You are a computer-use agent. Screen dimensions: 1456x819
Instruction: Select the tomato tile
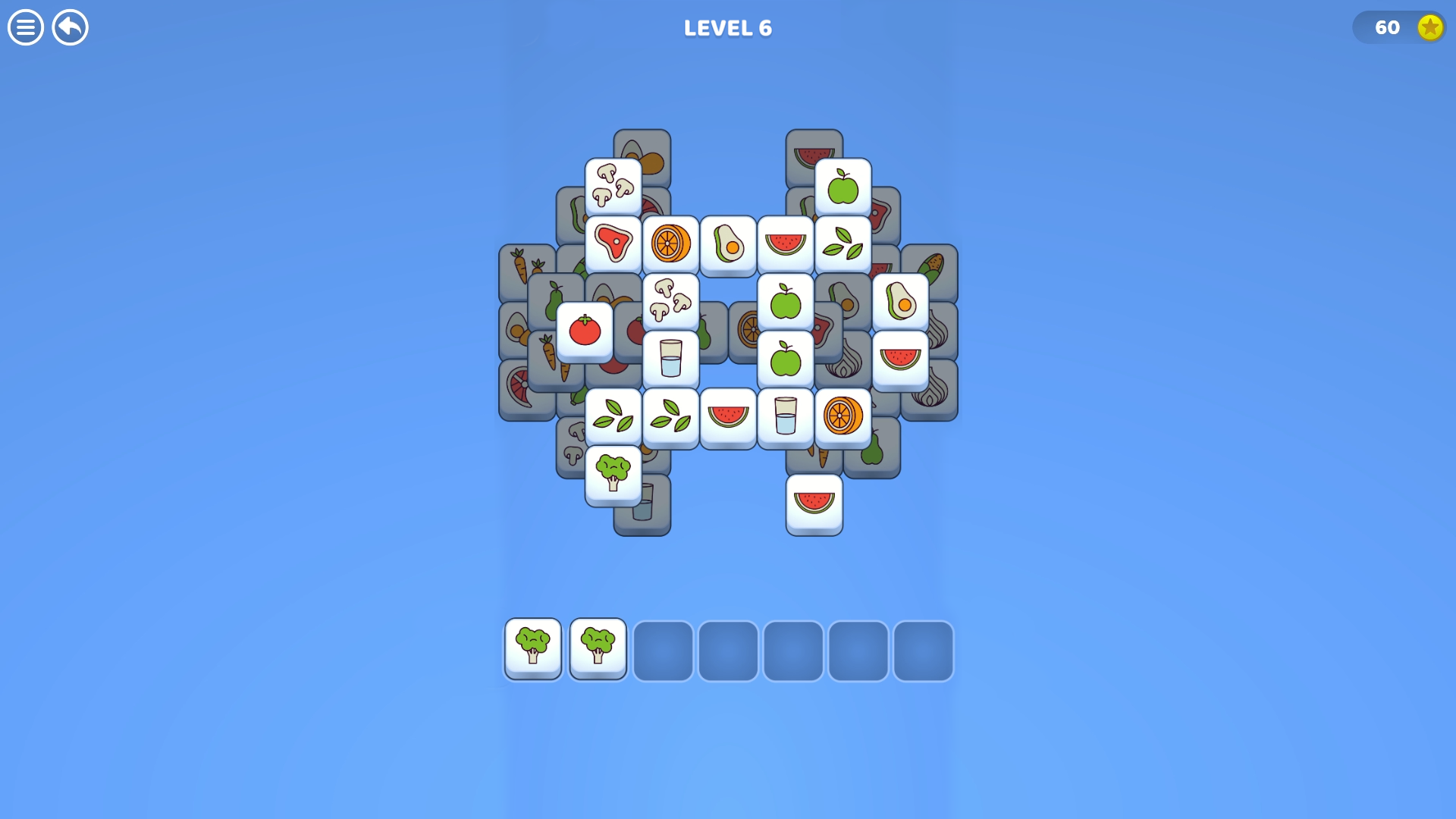[585, 330]
